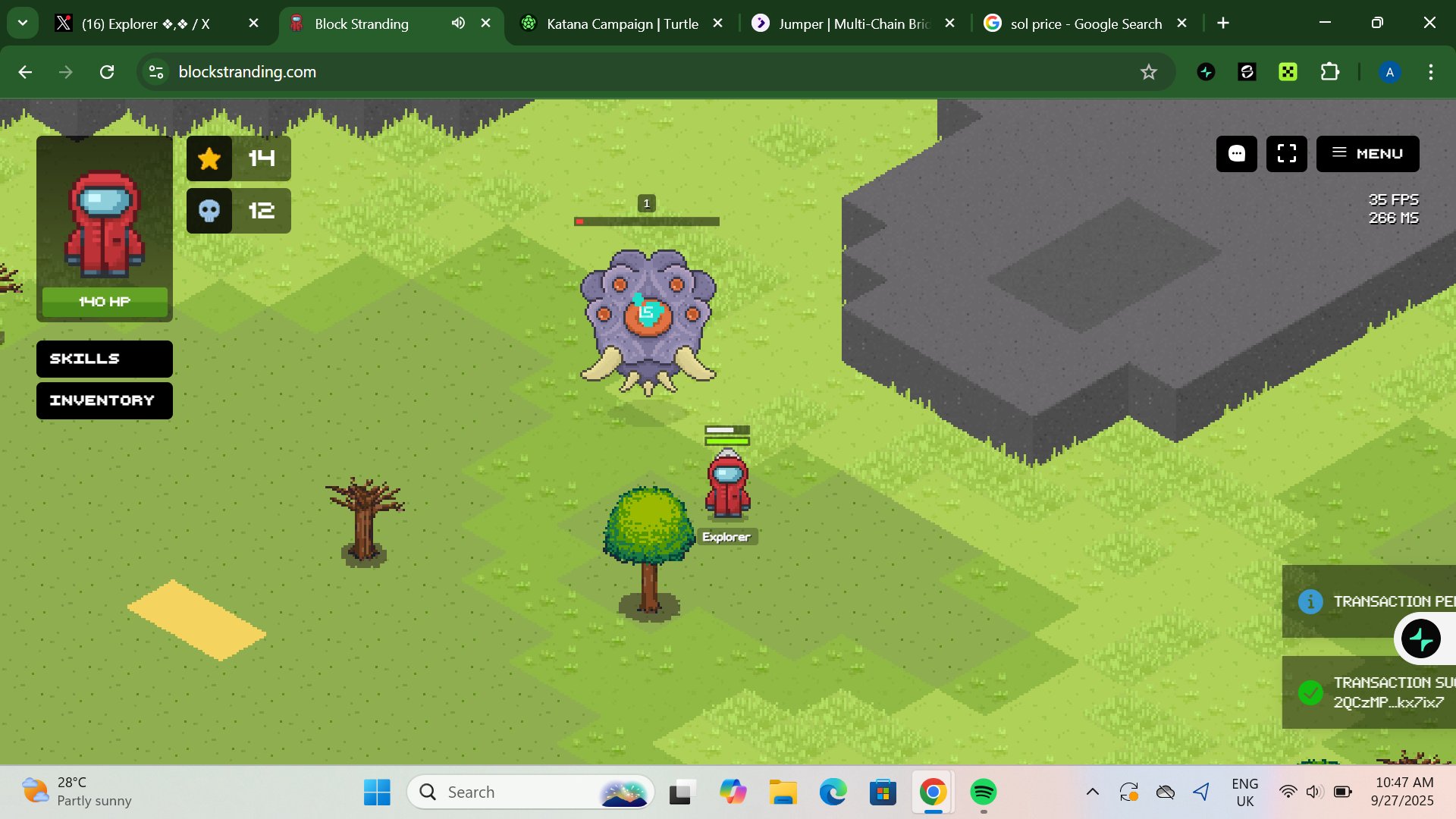Toggle the bookmark star in address bar
This screenshot has height=819, width=1456.
[x=1149, y=72]
